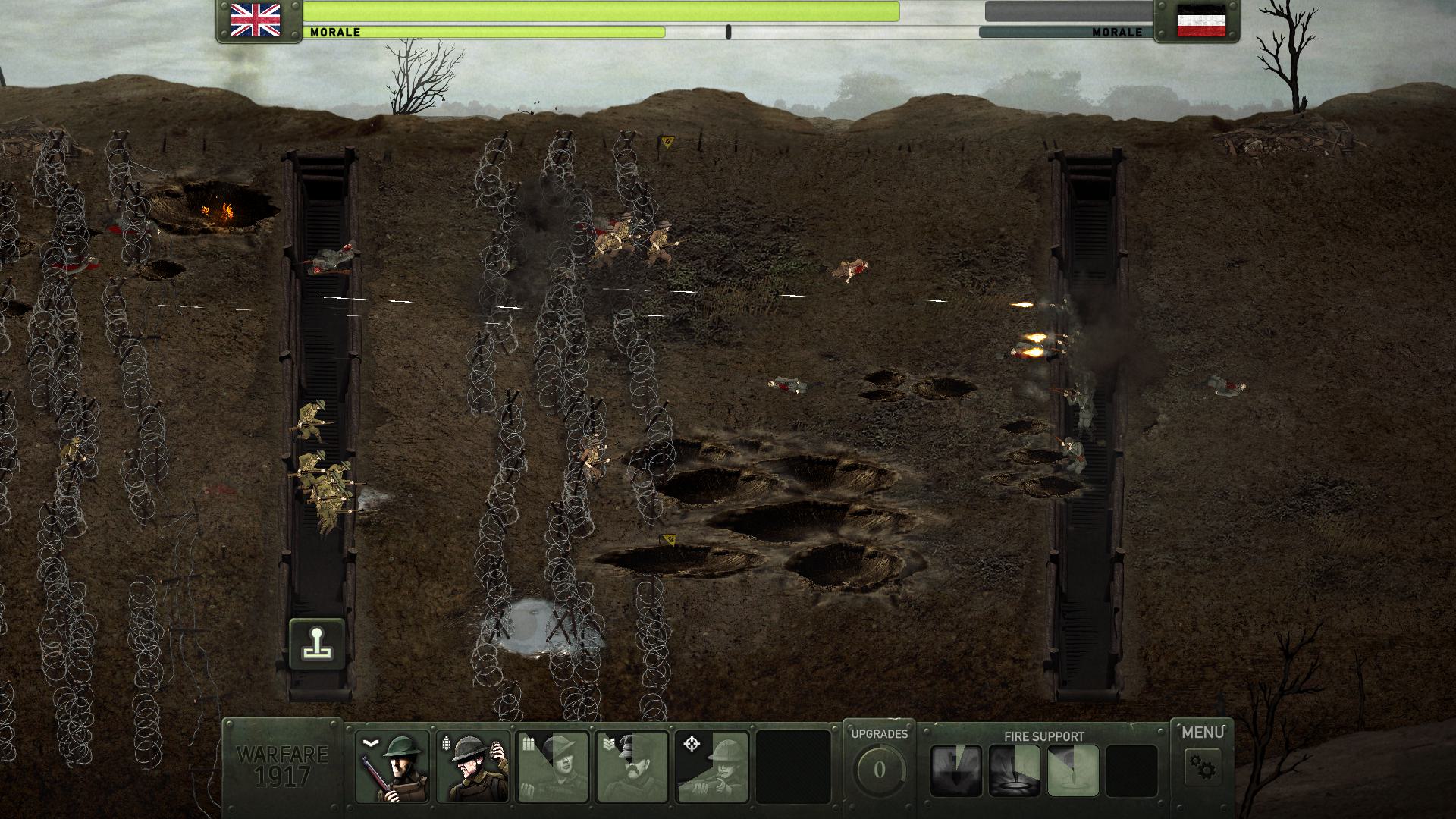Select the sniper unit with crosshair badge
1456x819 pixels.
pyautogui.click(x=712, y=767)
